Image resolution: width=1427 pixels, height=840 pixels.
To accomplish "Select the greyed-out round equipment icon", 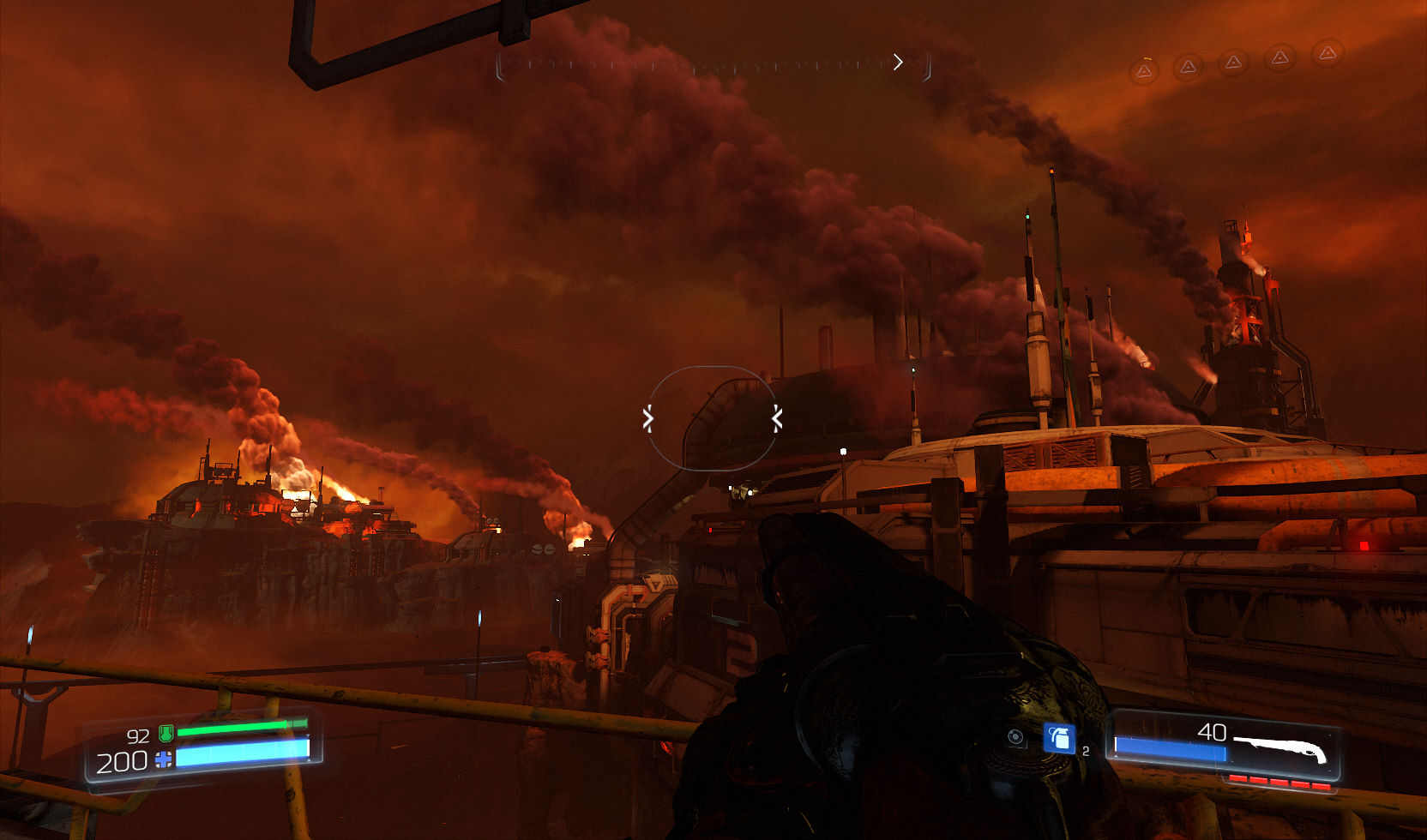I will click(1016, 737).
